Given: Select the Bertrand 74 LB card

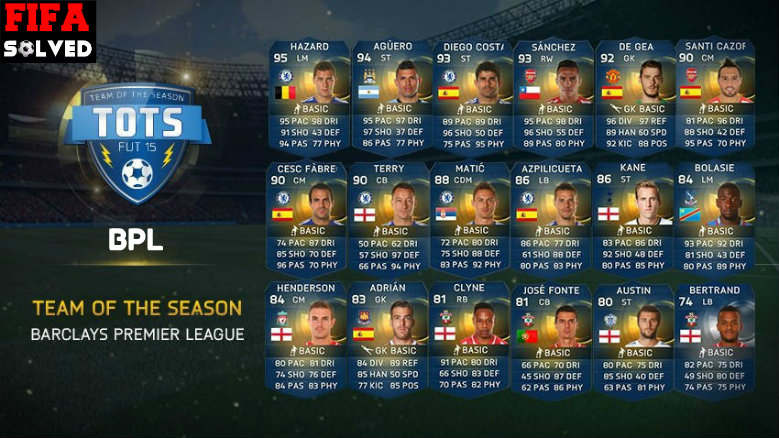Looking at the screenshot, I should point(715,337).
